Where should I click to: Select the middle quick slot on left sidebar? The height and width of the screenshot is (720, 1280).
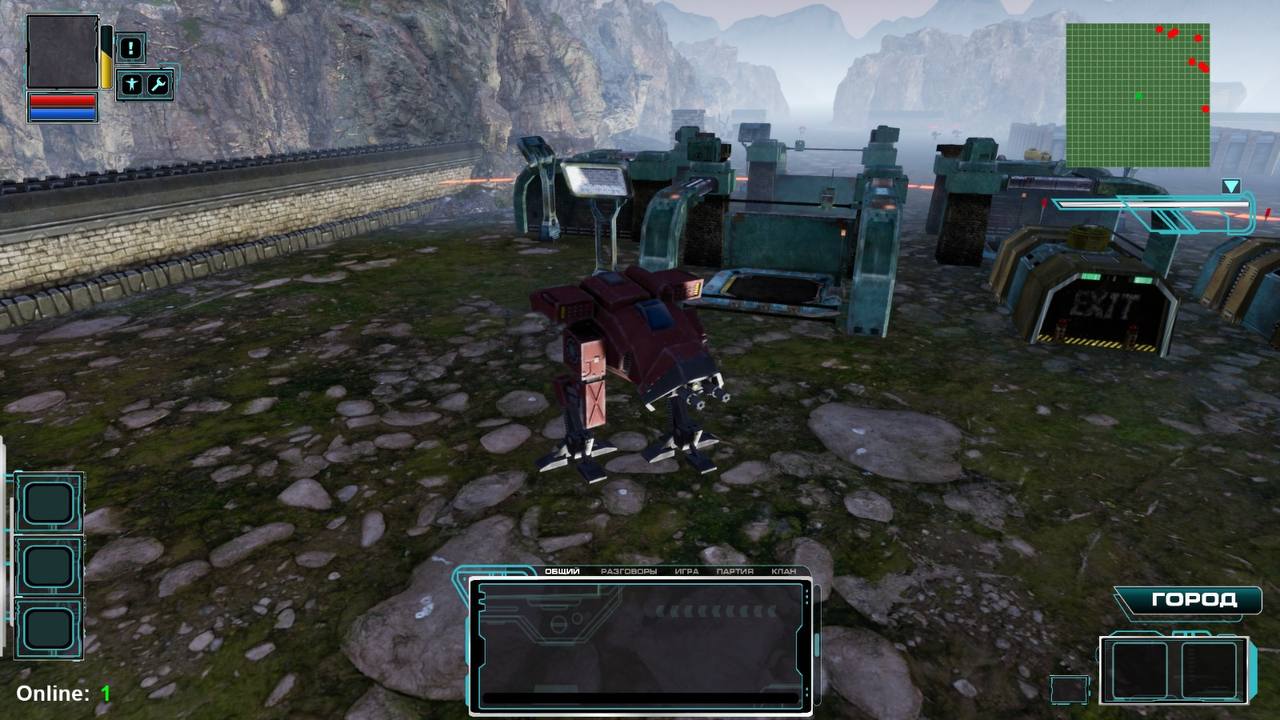tap(48, 565)
